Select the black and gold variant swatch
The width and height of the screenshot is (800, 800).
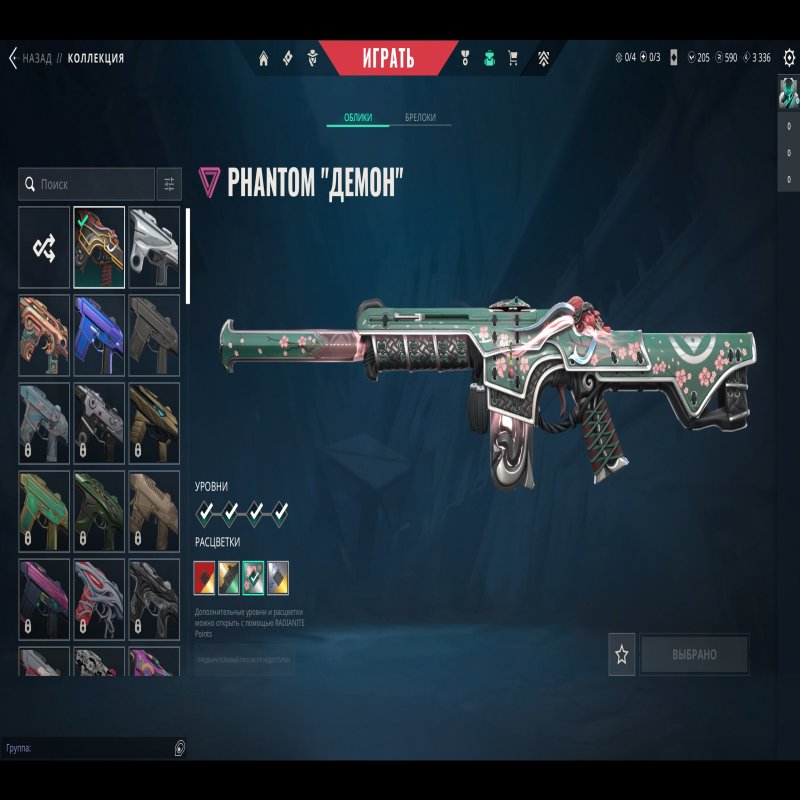coord(229,574)
